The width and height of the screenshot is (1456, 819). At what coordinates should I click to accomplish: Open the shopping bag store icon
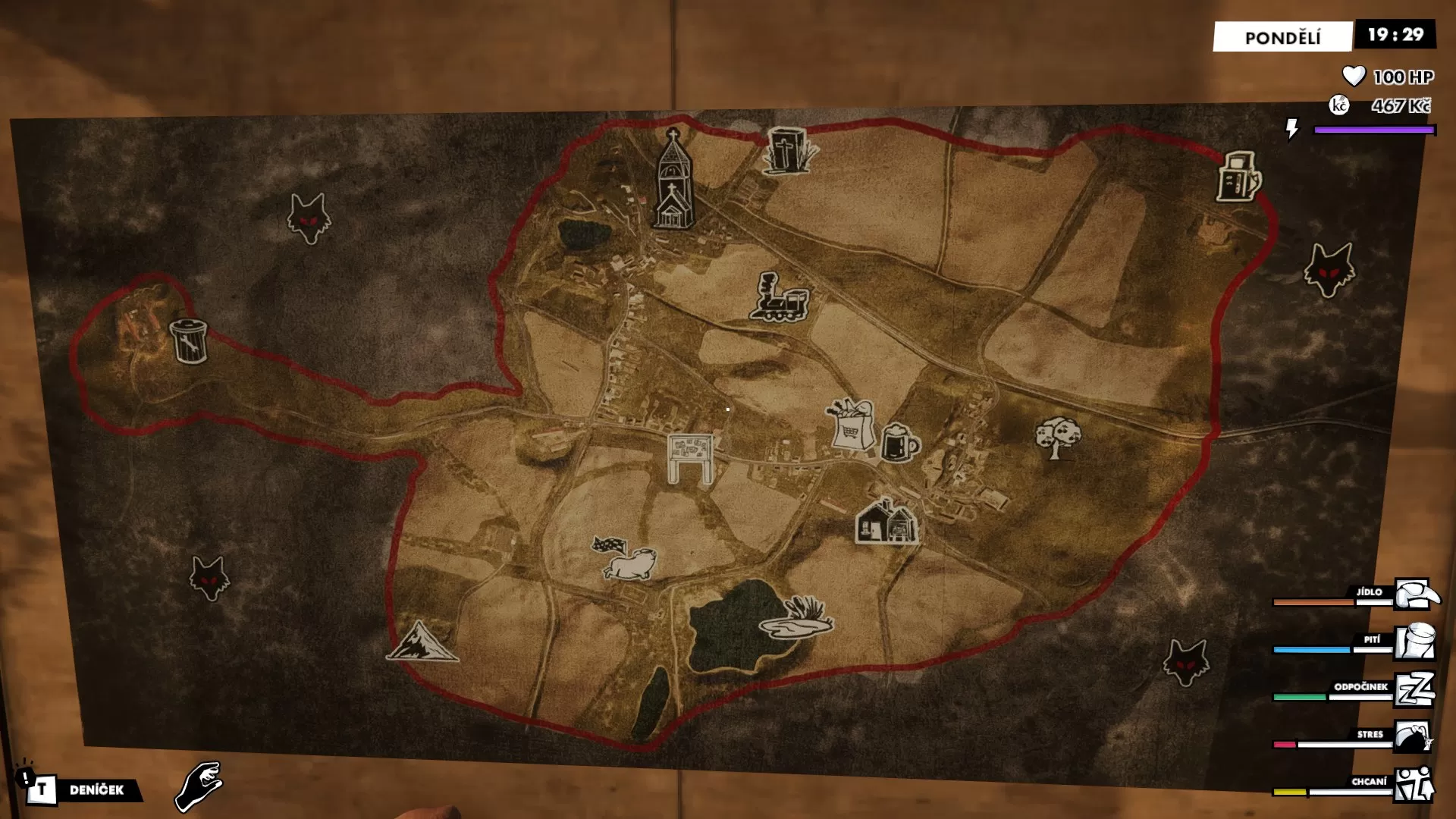(851, 422)
